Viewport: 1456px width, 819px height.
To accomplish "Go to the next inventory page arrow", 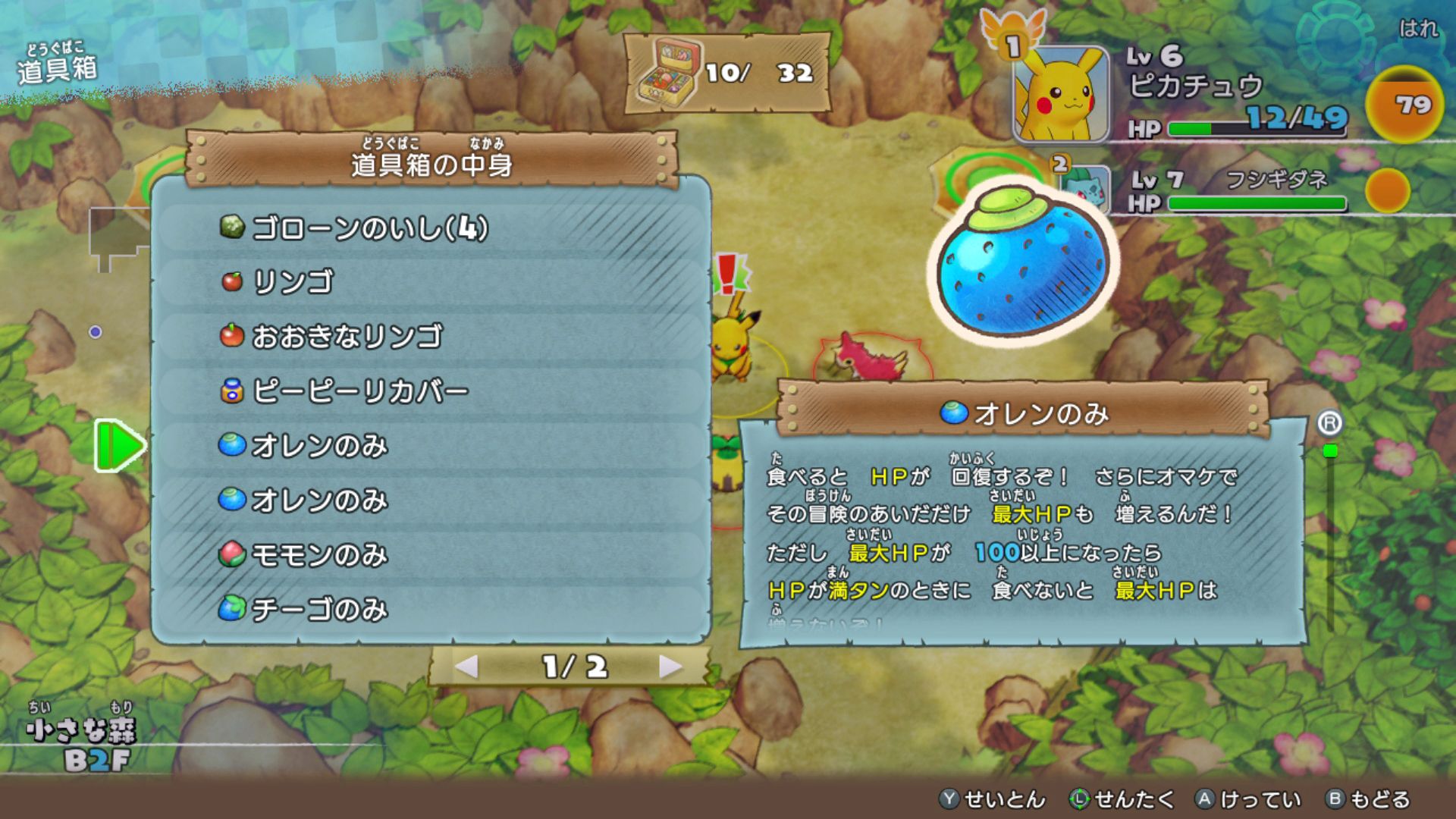I will (x=670, y=667).
